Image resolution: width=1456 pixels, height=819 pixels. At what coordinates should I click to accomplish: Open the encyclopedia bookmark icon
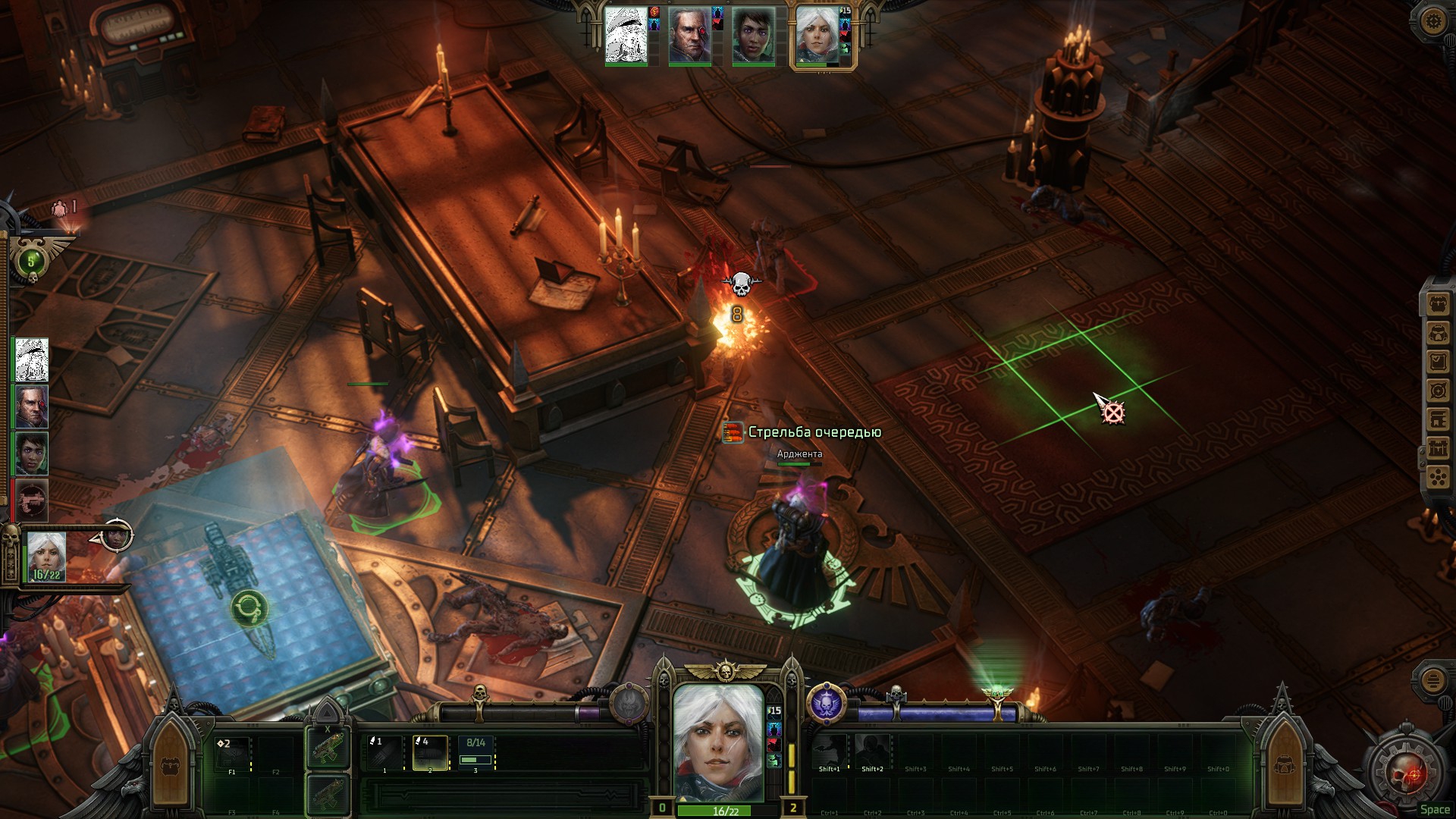pos(1438,419)
